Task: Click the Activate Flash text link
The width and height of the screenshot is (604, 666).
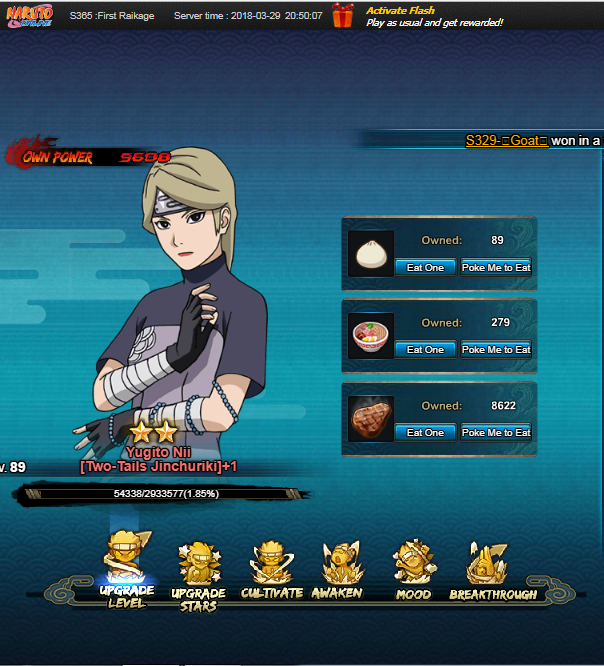Action: click(400, 10)
